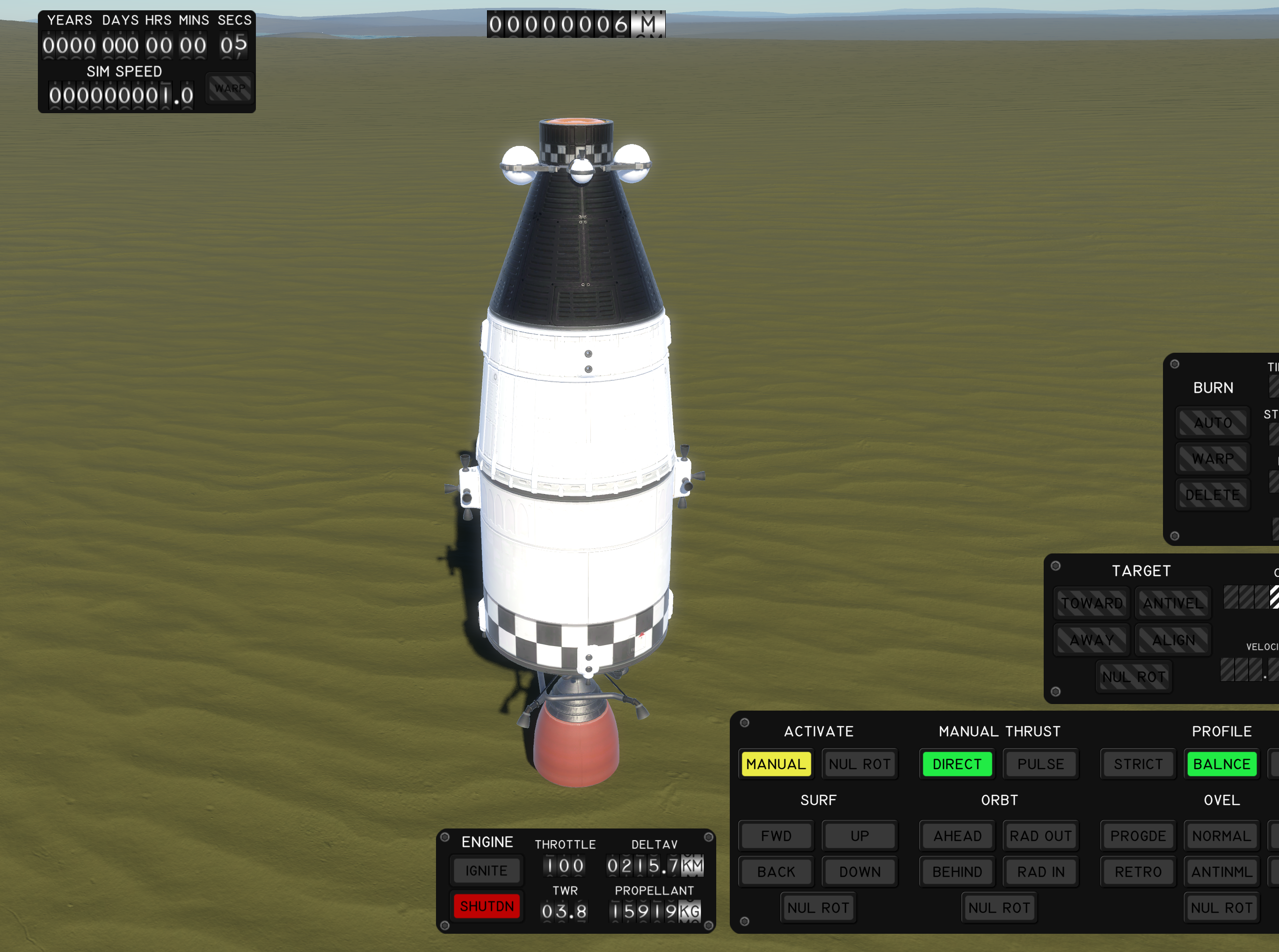Point PROGDE along orbital velocity
Image resolution: width=1279 pixels, height=952 pixels.
point(1138,836)
